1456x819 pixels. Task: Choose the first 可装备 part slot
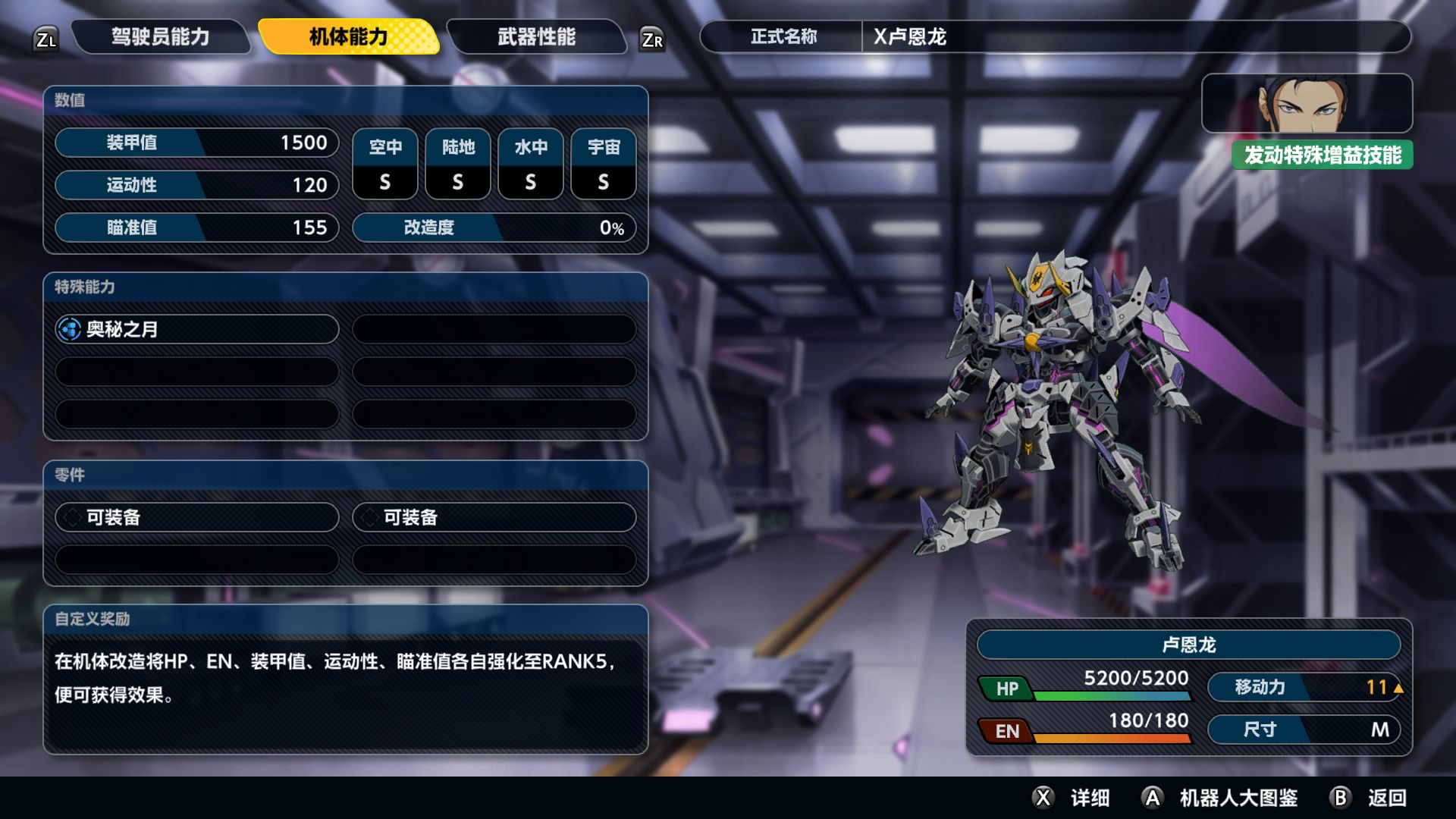196,517
